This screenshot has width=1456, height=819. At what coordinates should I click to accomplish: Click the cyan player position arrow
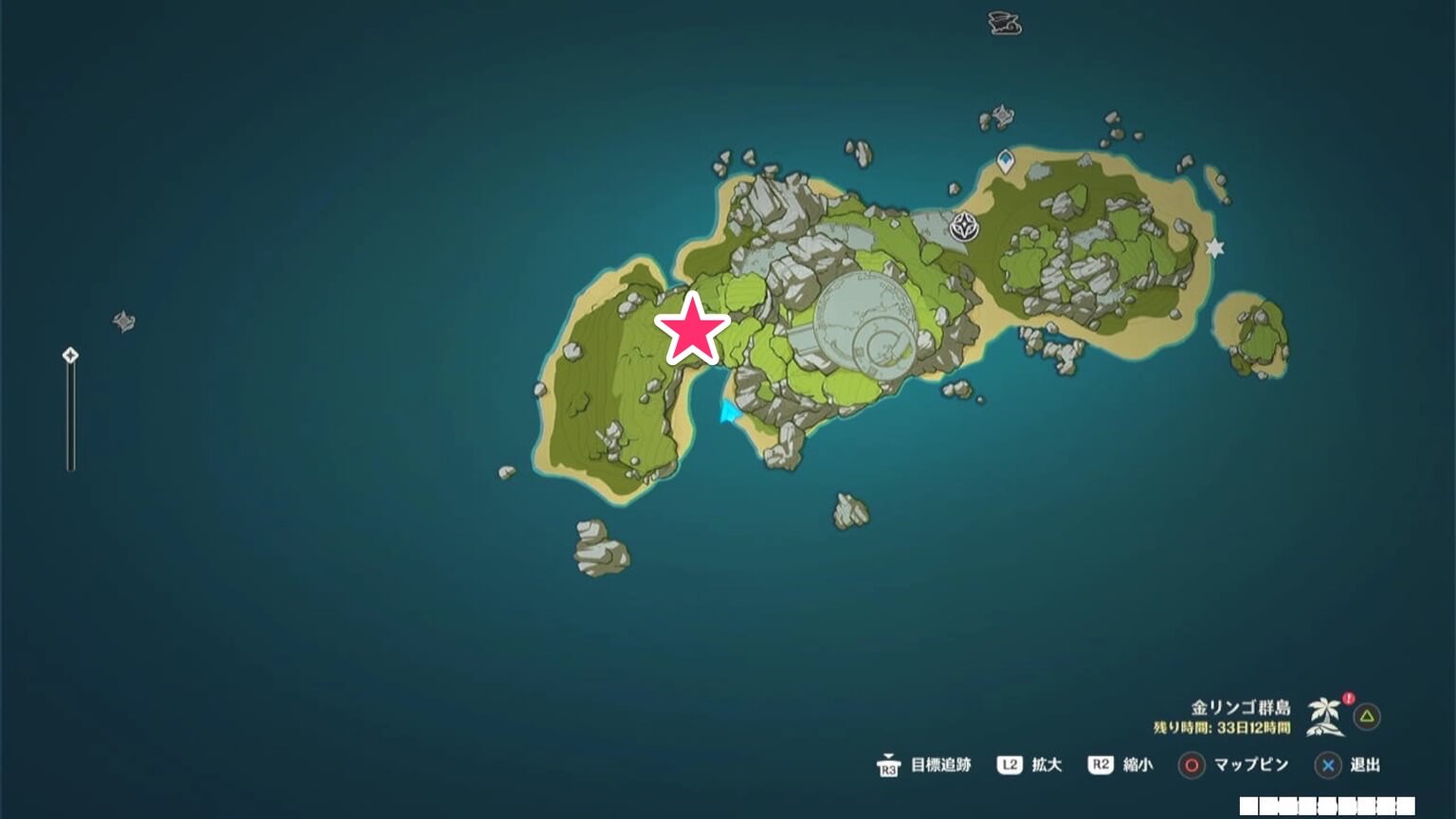tap(730, 413)
